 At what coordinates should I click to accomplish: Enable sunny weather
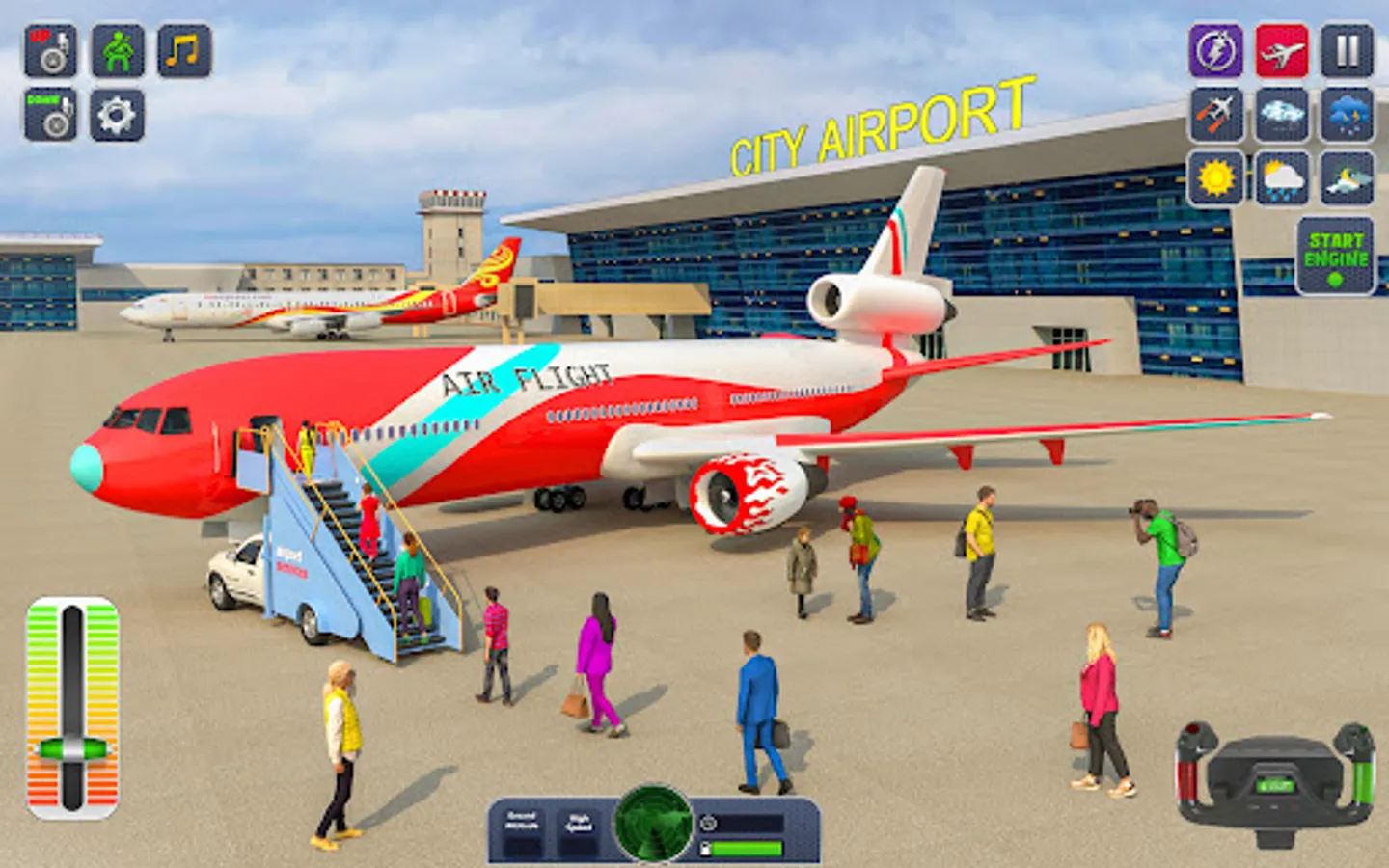tap(1214, 181)
